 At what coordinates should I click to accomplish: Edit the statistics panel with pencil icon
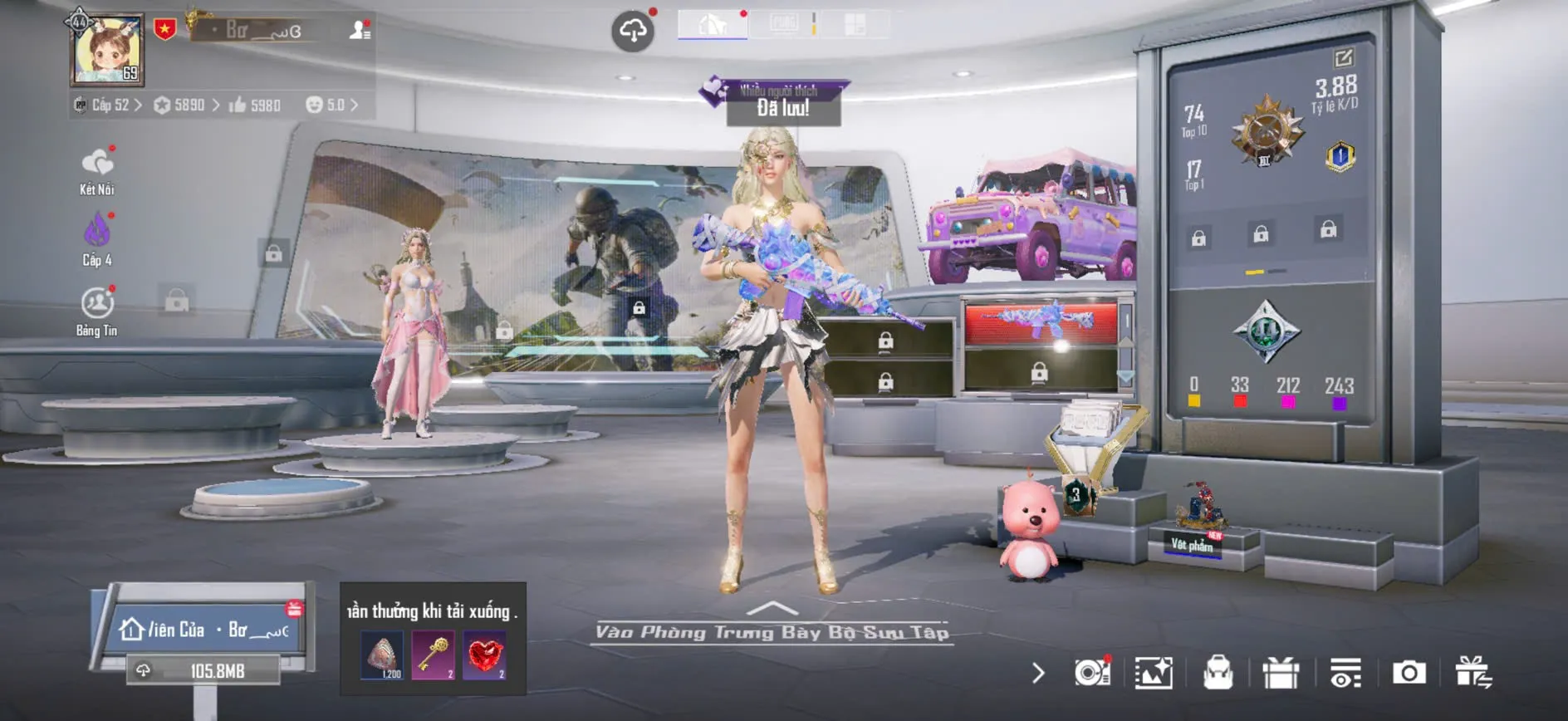[x=1343, y=57]
